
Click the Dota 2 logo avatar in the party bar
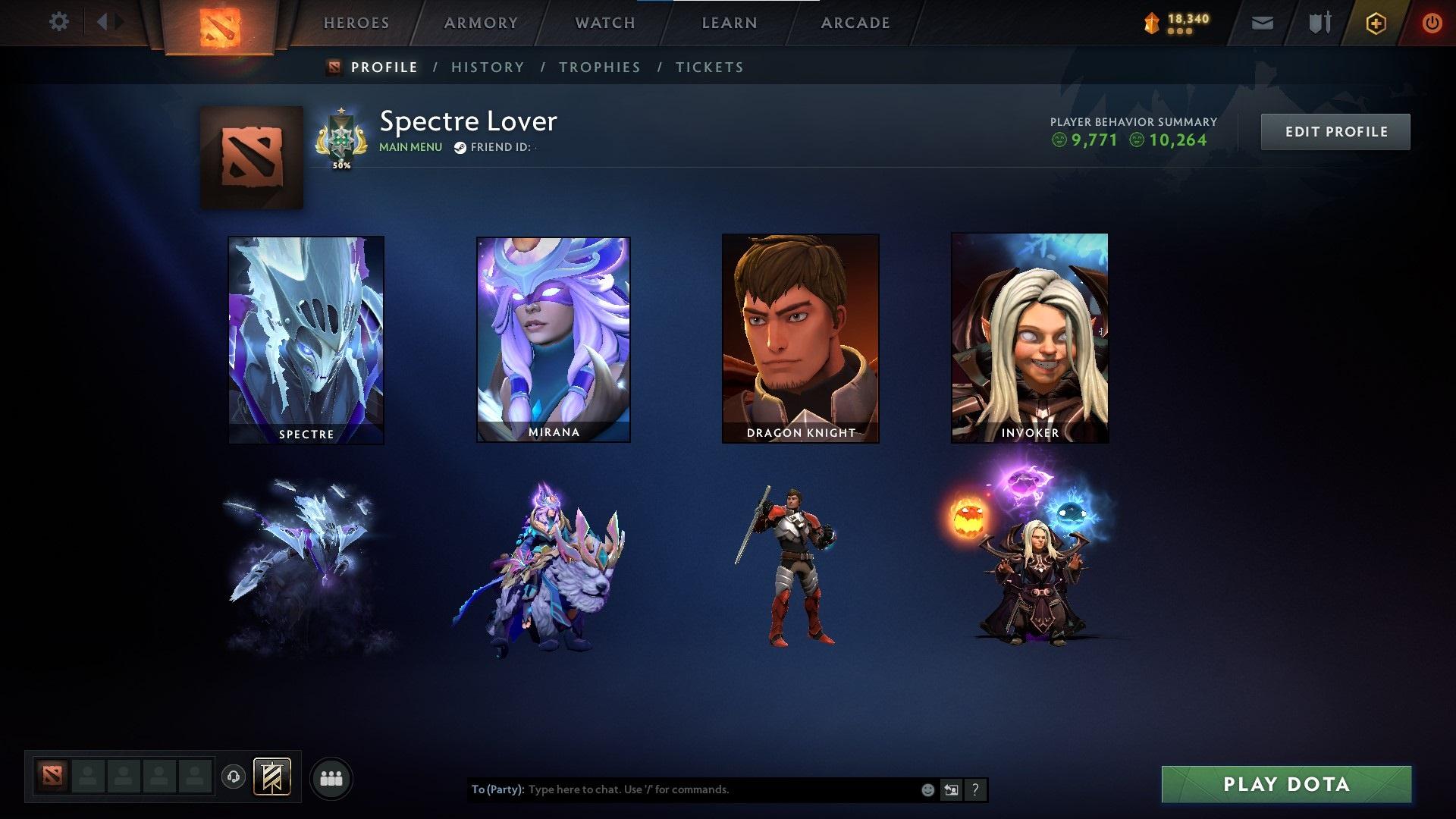pyautogui.click(x=51, y=777)
